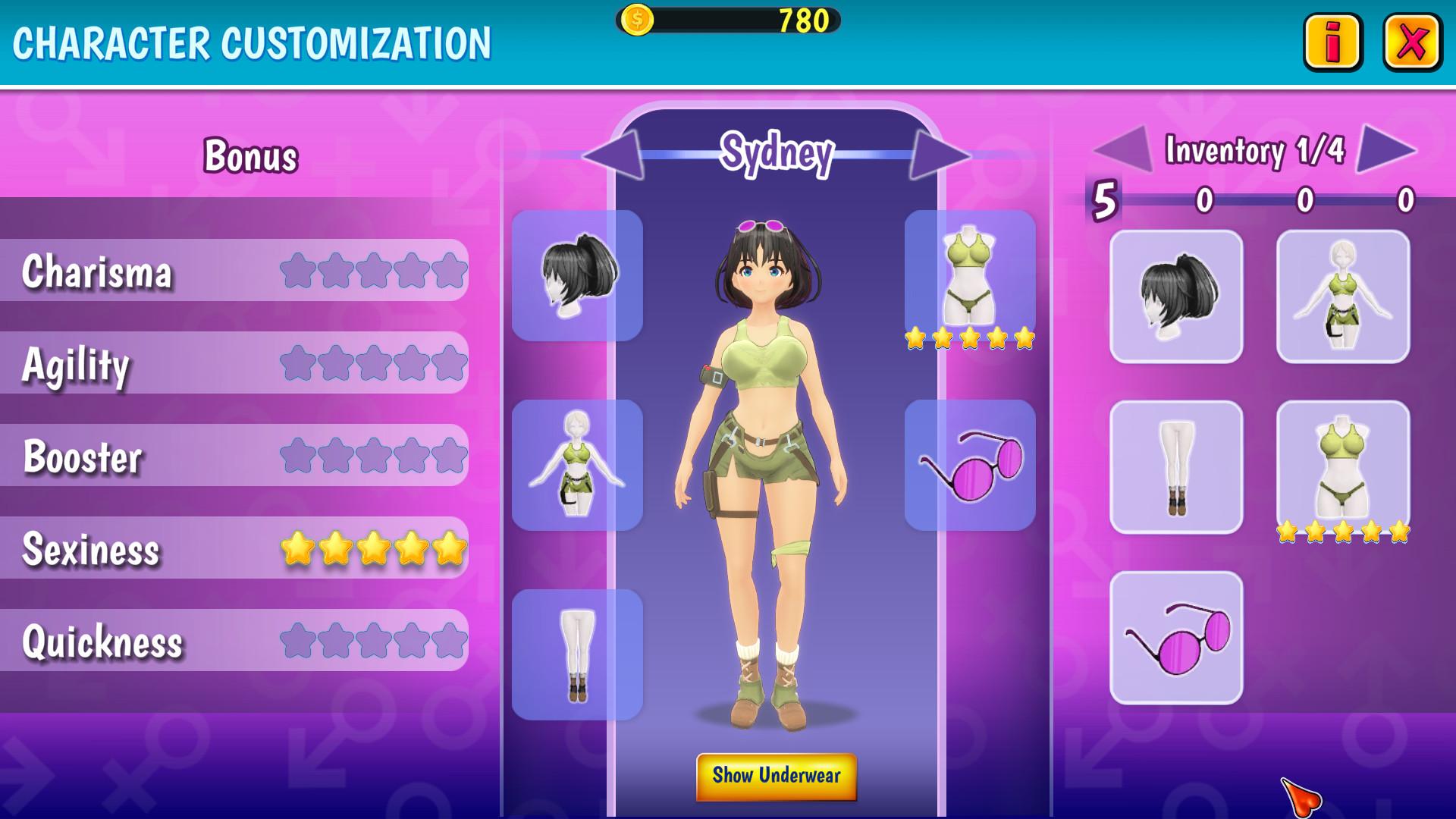Switch to the previous character
The width and height of the screenshot is (1456, 819).
tap(613, 155)
